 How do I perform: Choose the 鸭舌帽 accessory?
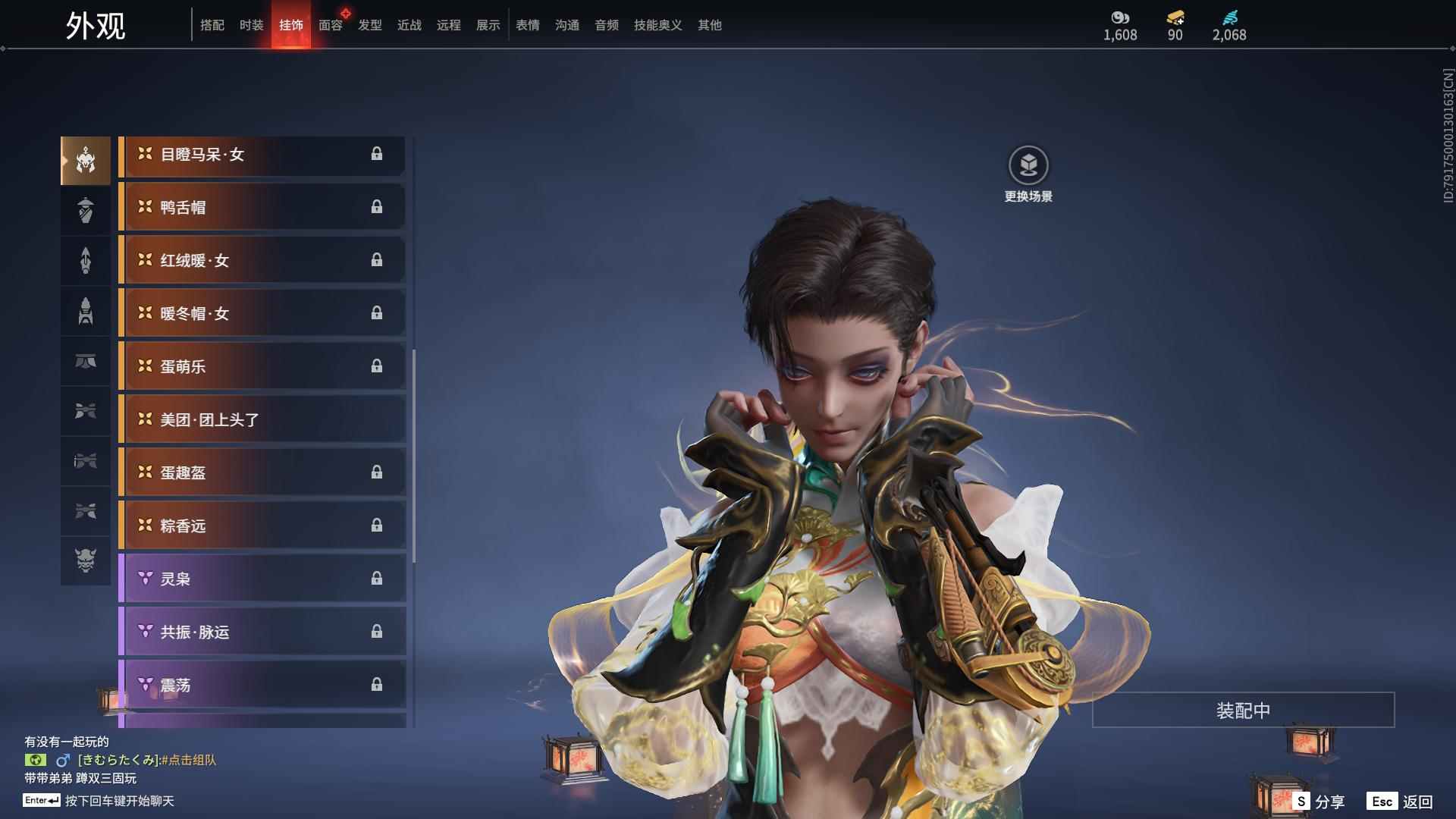pyautogui.click(x=262, y=207)
